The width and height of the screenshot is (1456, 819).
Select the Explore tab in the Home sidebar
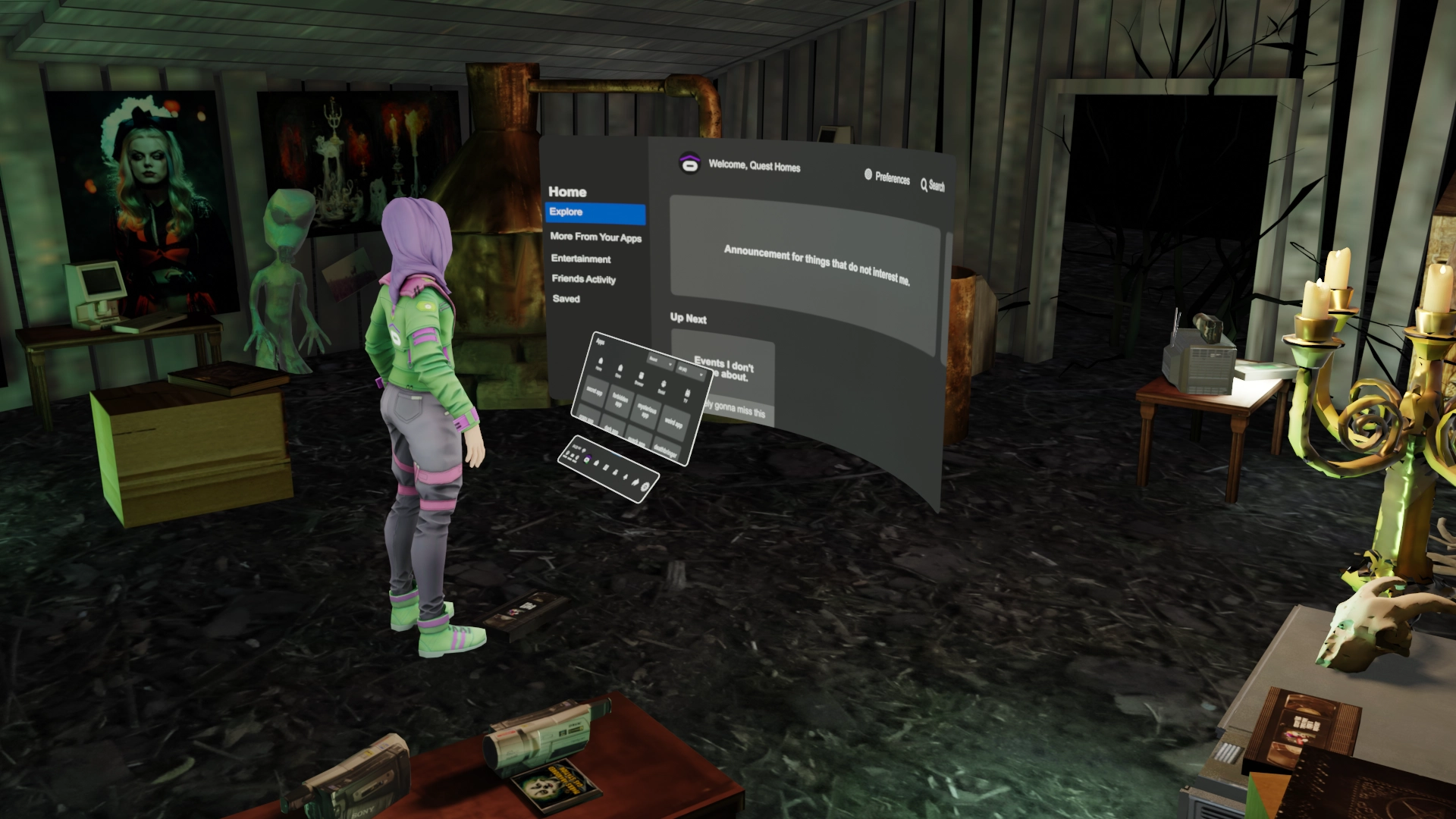567,213
